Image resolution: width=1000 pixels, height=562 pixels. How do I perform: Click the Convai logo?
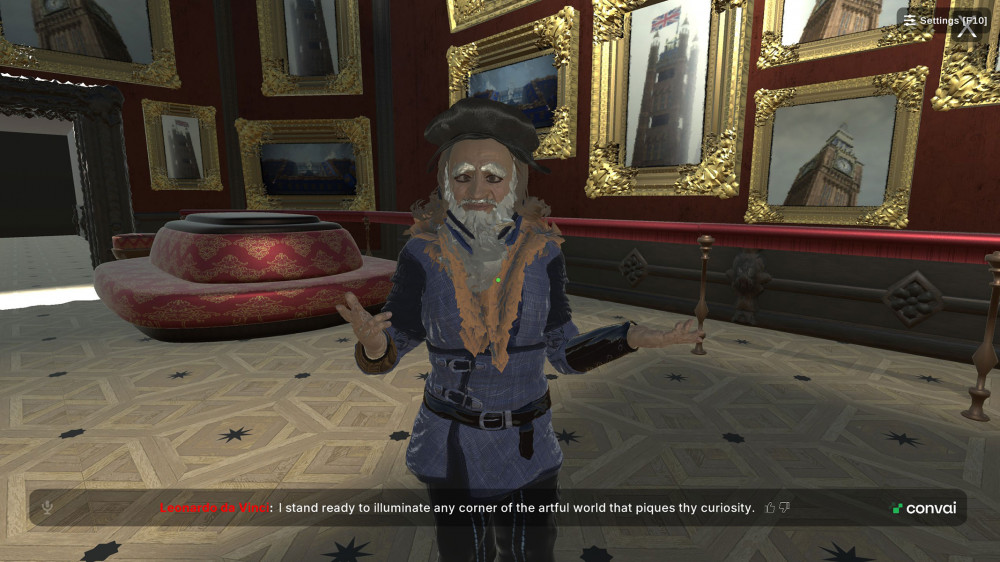tap(924, 508)
